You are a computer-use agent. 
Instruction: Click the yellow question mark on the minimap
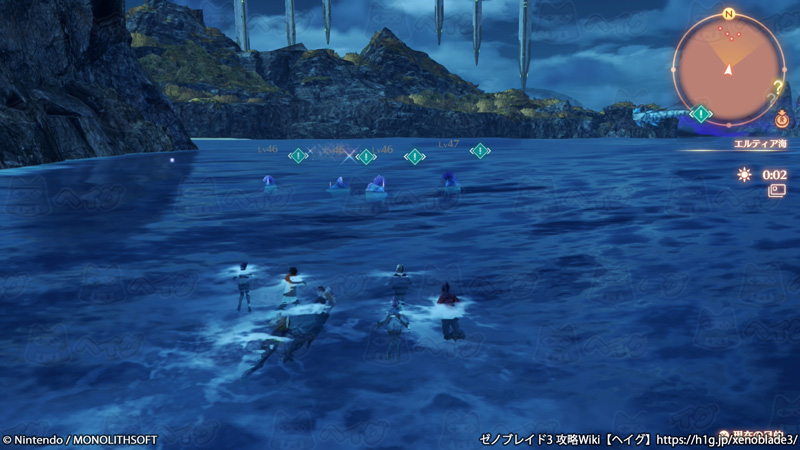point(777,86)
